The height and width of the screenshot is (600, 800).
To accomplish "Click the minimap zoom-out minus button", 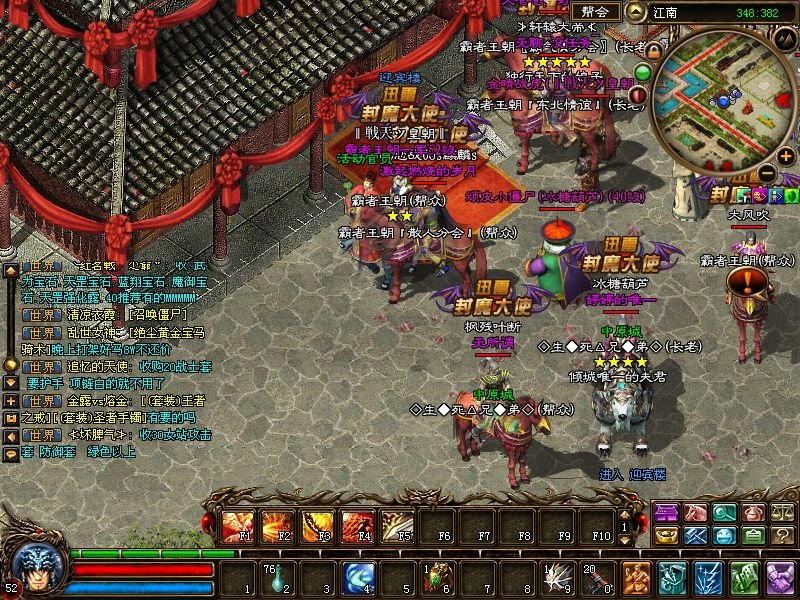I will click(x=768, y=171).
